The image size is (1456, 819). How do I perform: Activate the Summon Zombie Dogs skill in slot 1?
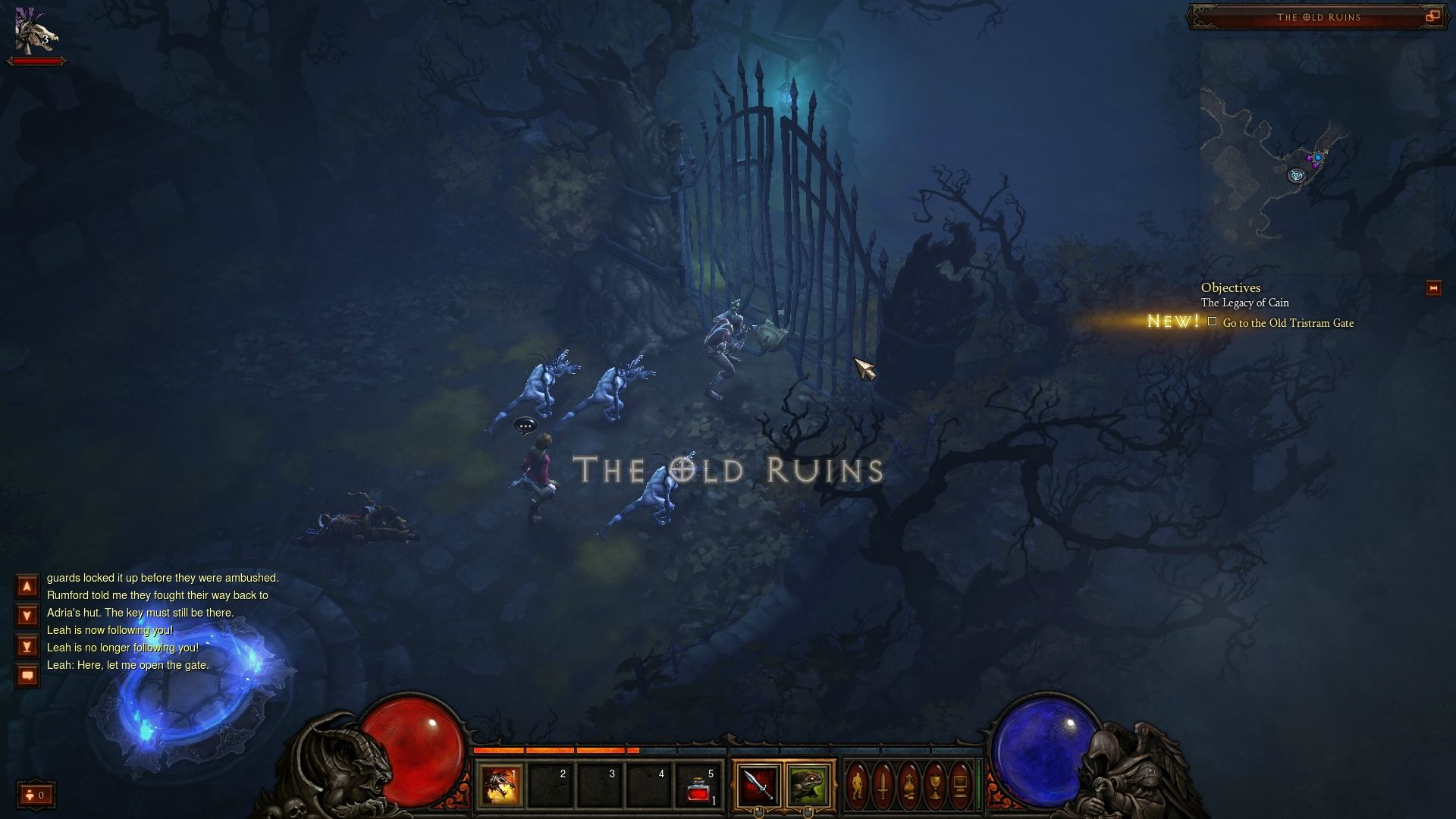pos(501,785)
